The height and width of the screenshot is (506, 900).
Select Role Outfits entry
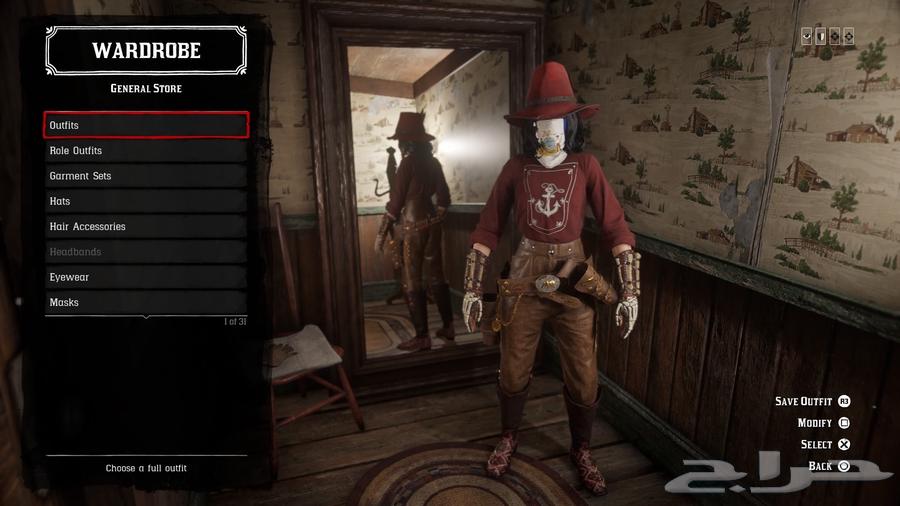(x=146, y=150)
